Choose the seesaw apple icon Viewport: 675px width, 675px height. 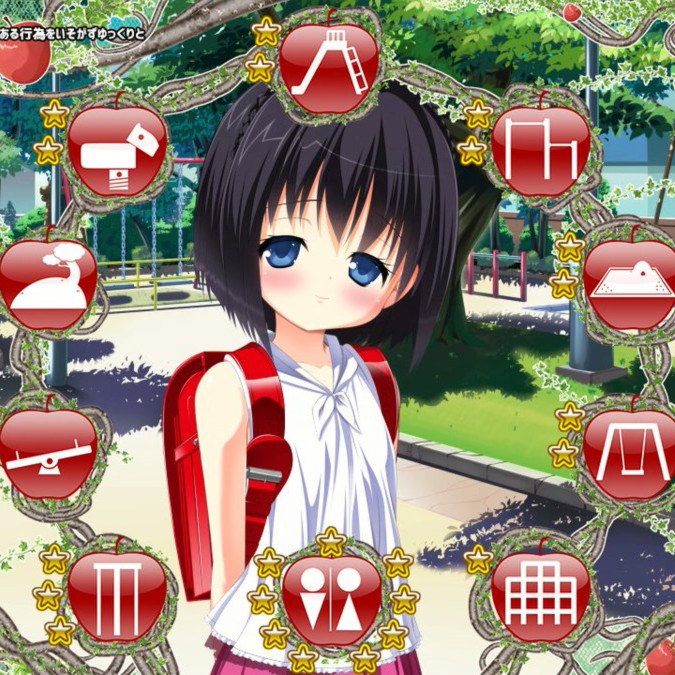click(48, 452)
